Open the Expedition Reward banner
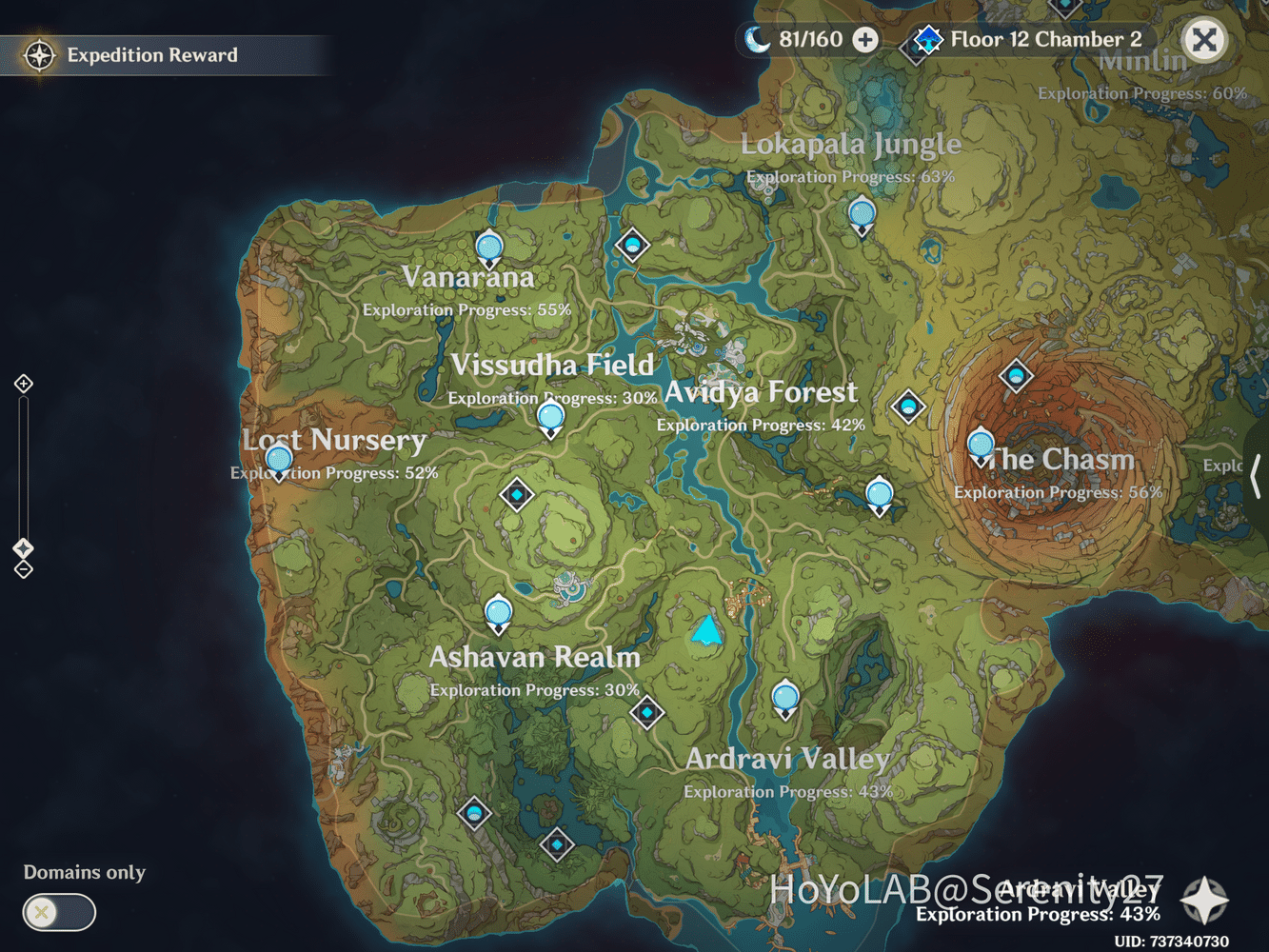The height and width of the screenshot is (952, 1269). click(152, 54)
